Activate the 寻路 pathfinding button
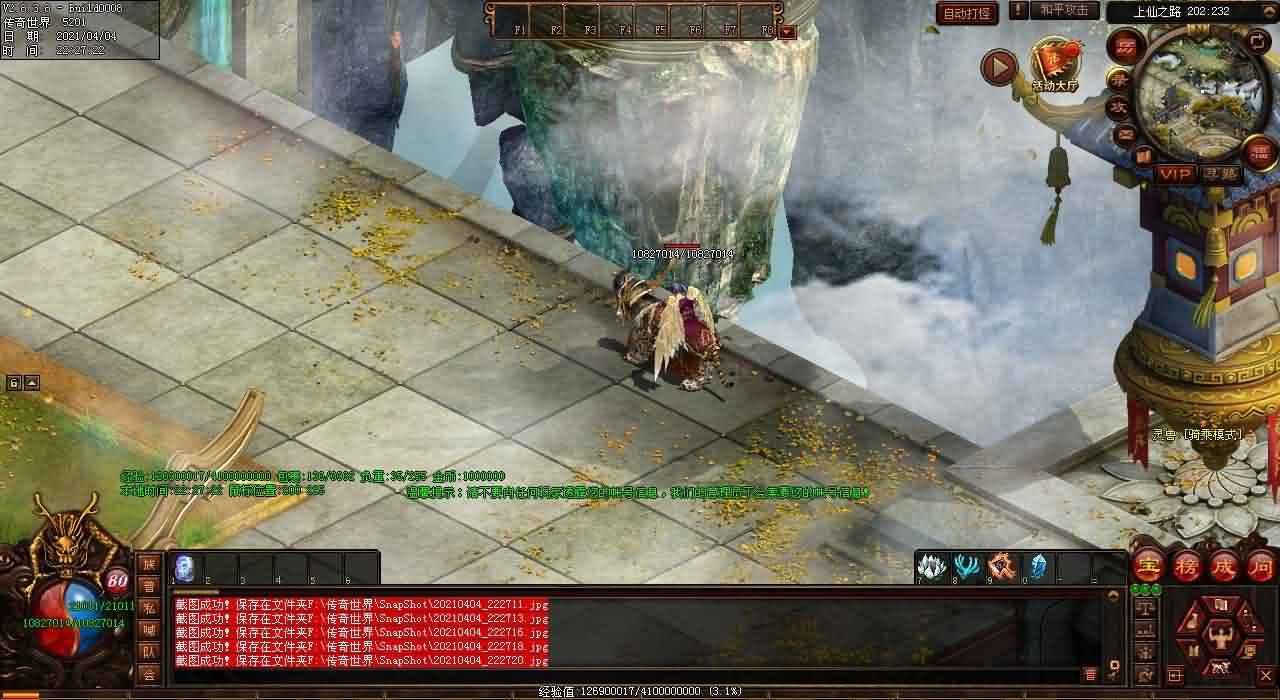 coord(1220,174)
